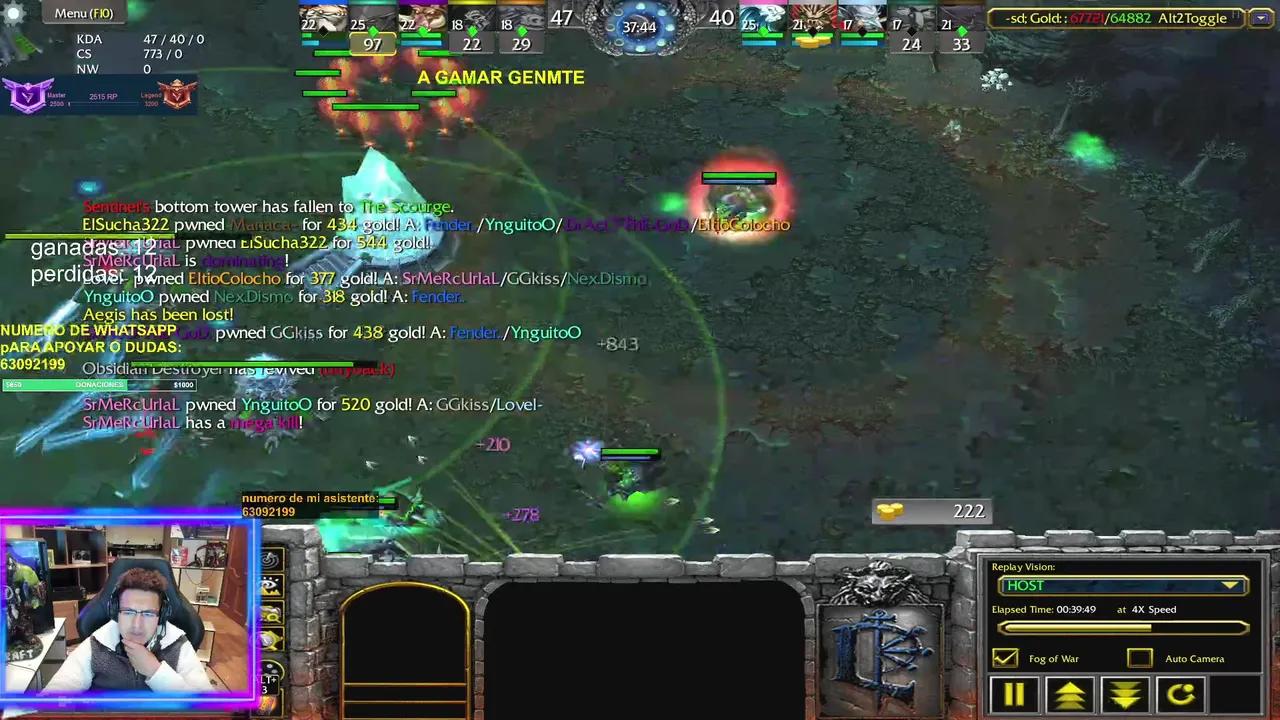Enable the Auto Camera checkbox
Screen dimensions: 1280x720
1140,658
